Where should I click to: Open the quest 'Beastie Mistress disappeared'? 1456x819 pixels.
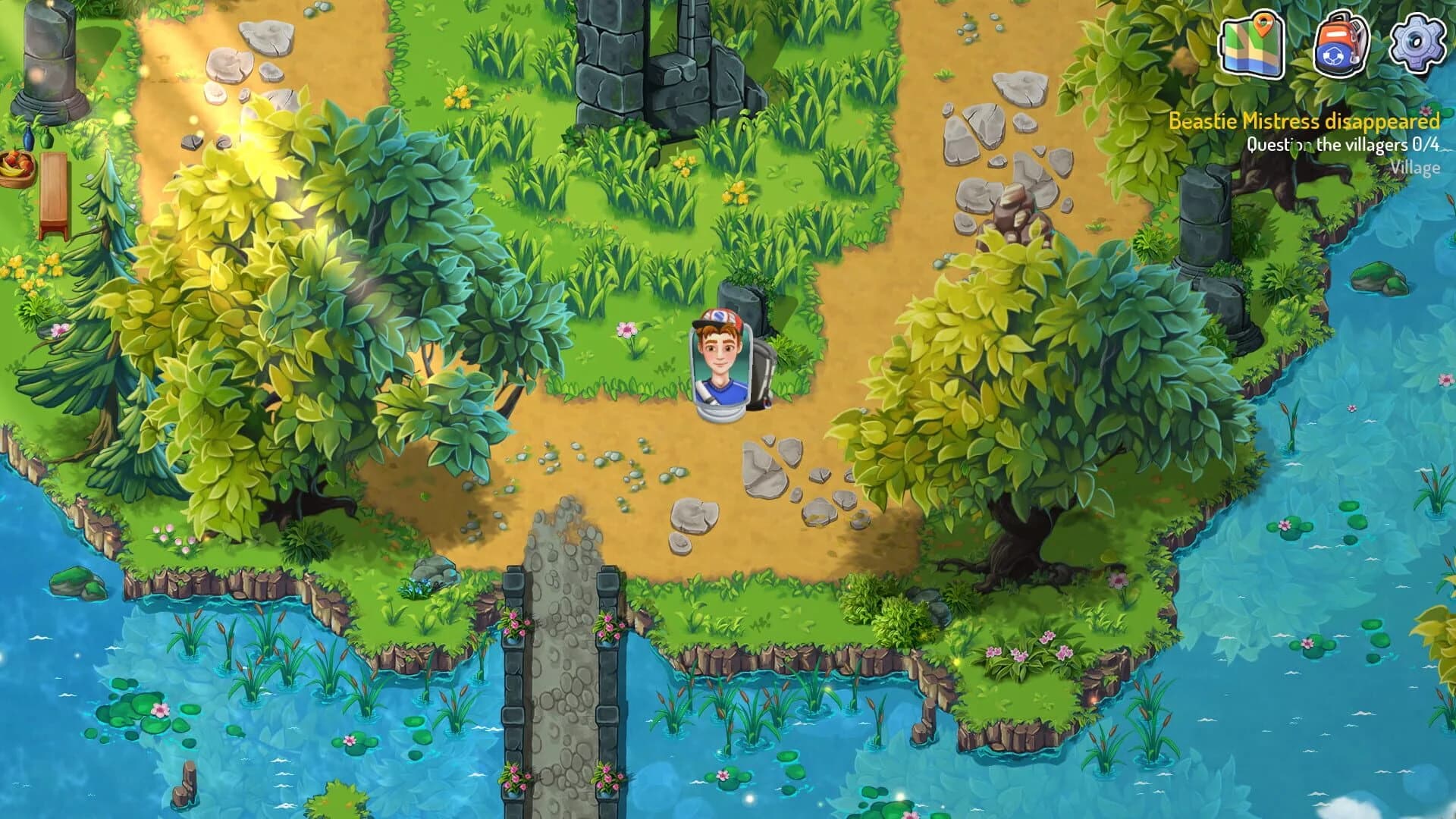[x=1302, y=120]
